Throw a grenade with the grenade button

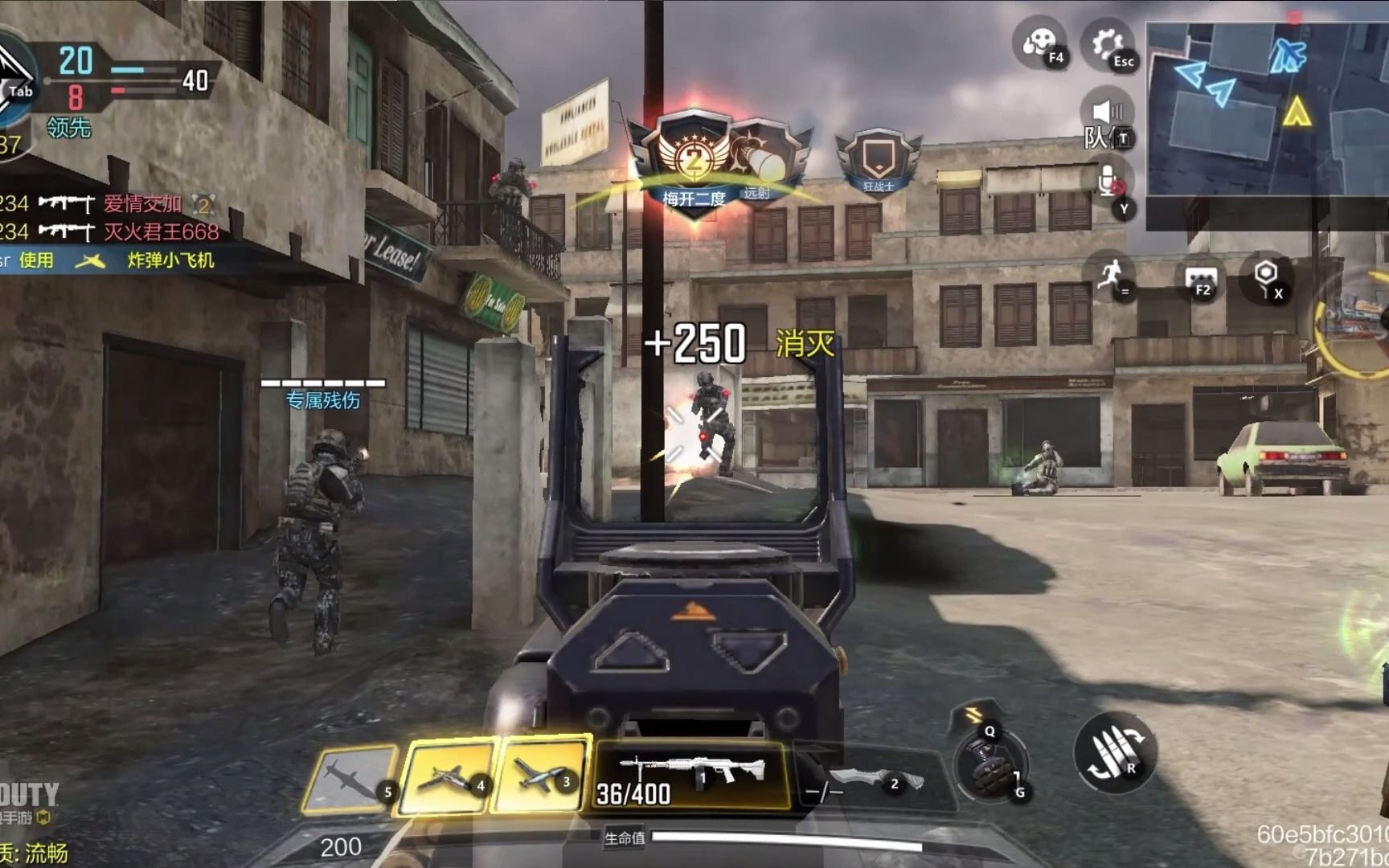(x=990, y=766)
